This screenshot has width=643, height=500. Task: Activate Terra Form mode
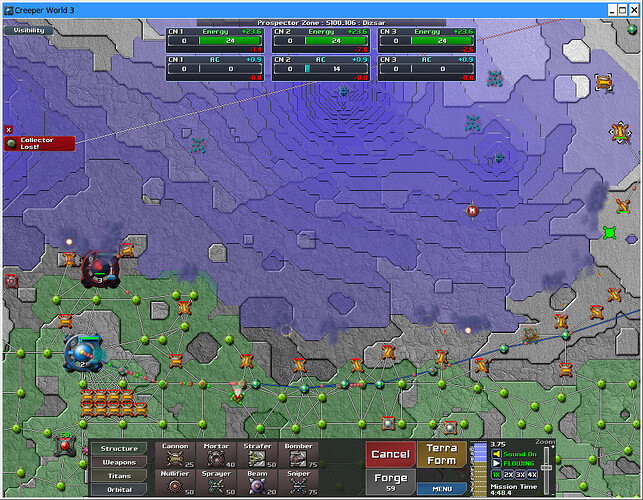(442, 455)
